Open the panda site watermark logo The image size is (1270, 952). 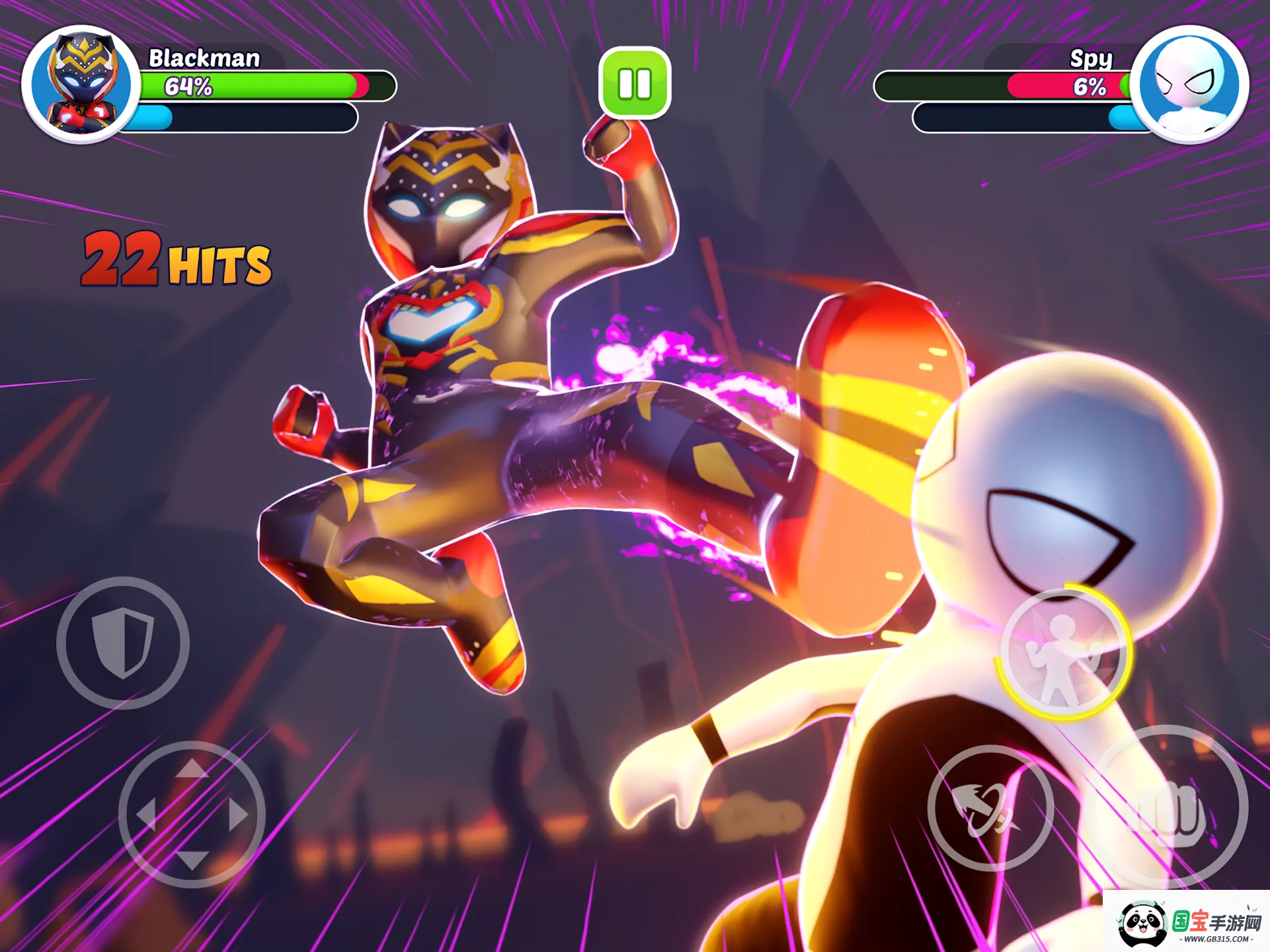pyautogui.click(x=1187, y=922)
